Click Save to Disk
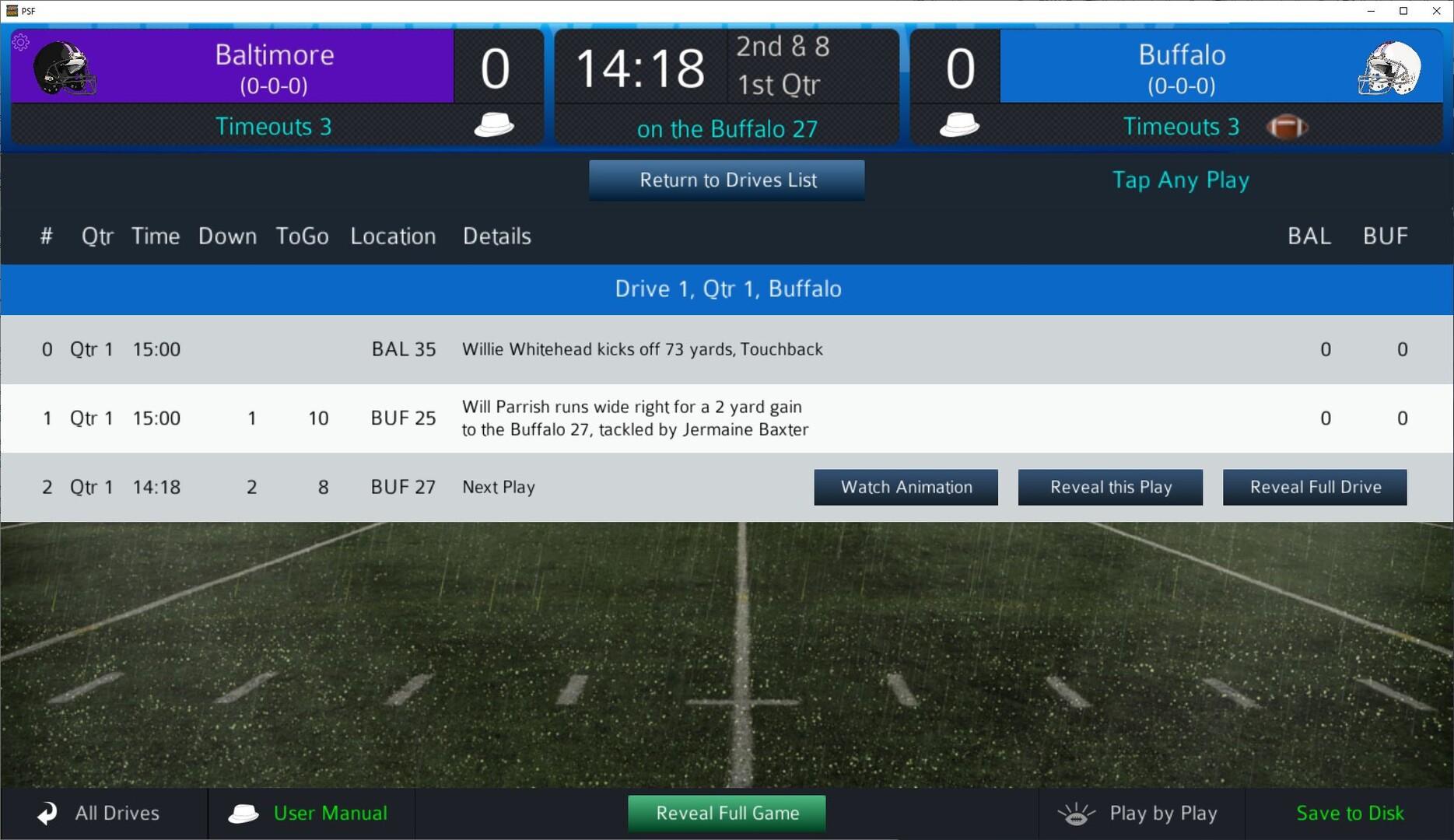1454x840 pixels. click(x=1350, y=813)
